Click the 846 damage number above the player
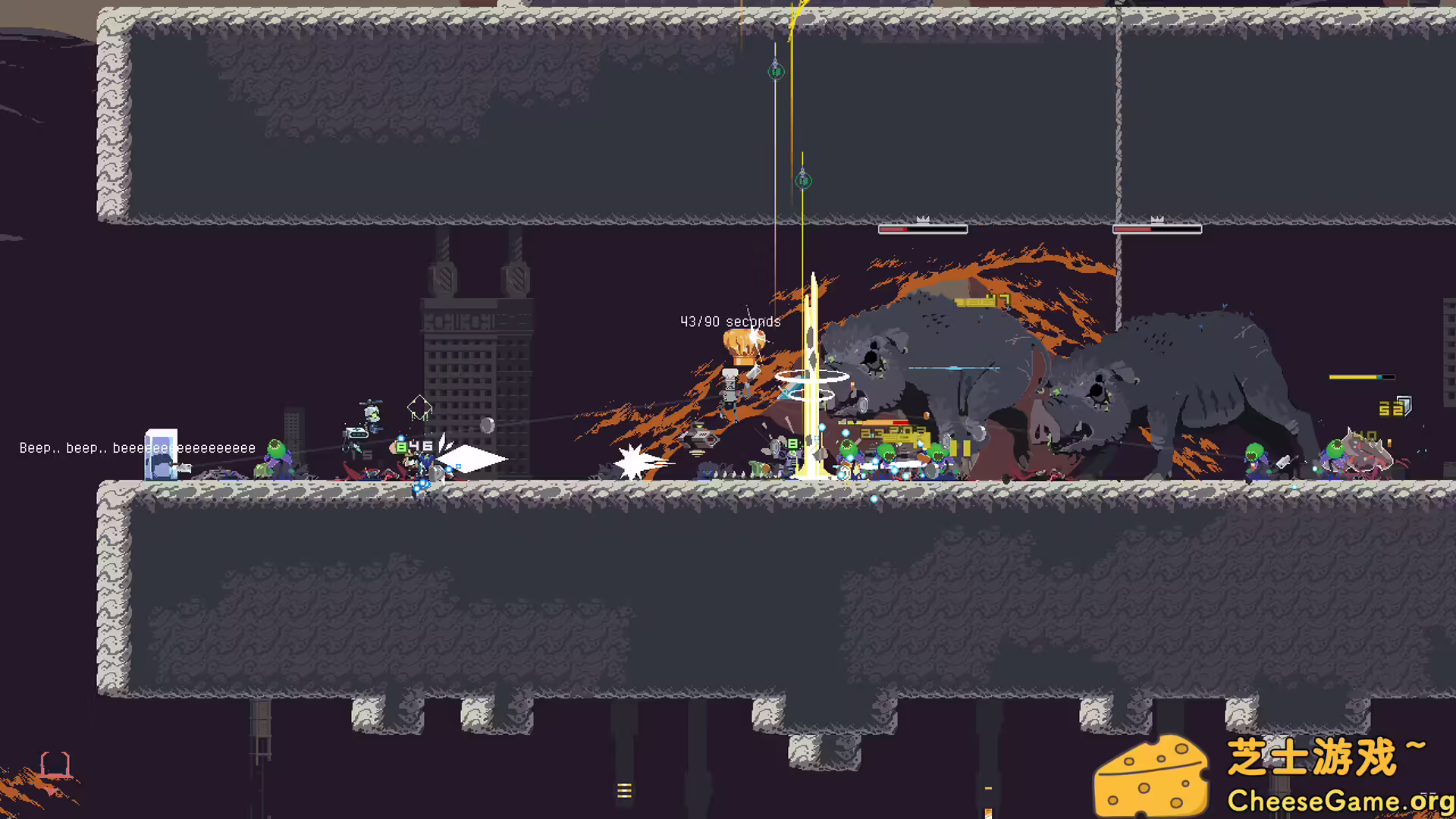Image resolution: width=1456 pixels, height=819 pixels. [411, 447]
